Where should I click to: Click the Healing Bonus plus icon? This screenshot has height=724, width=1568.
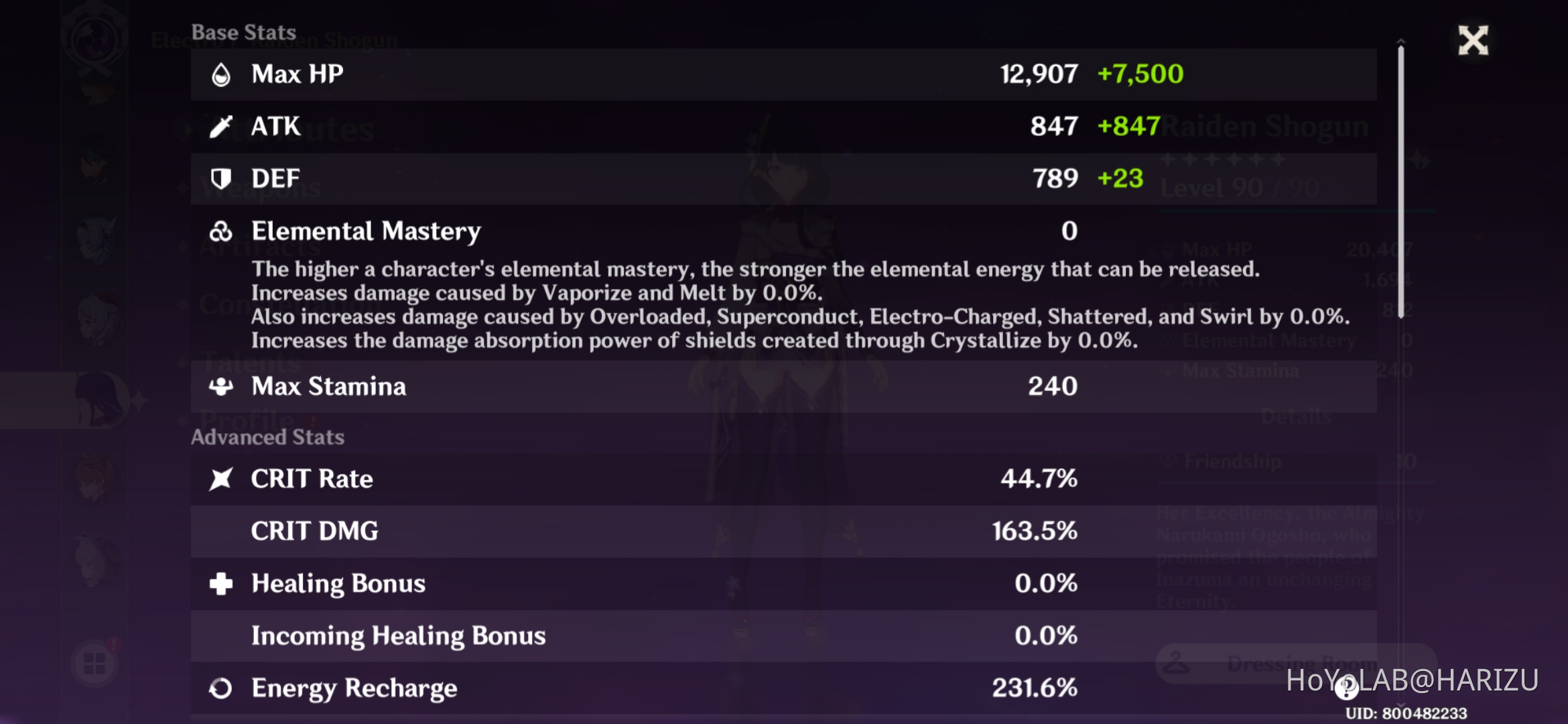(x=221, y=583)
